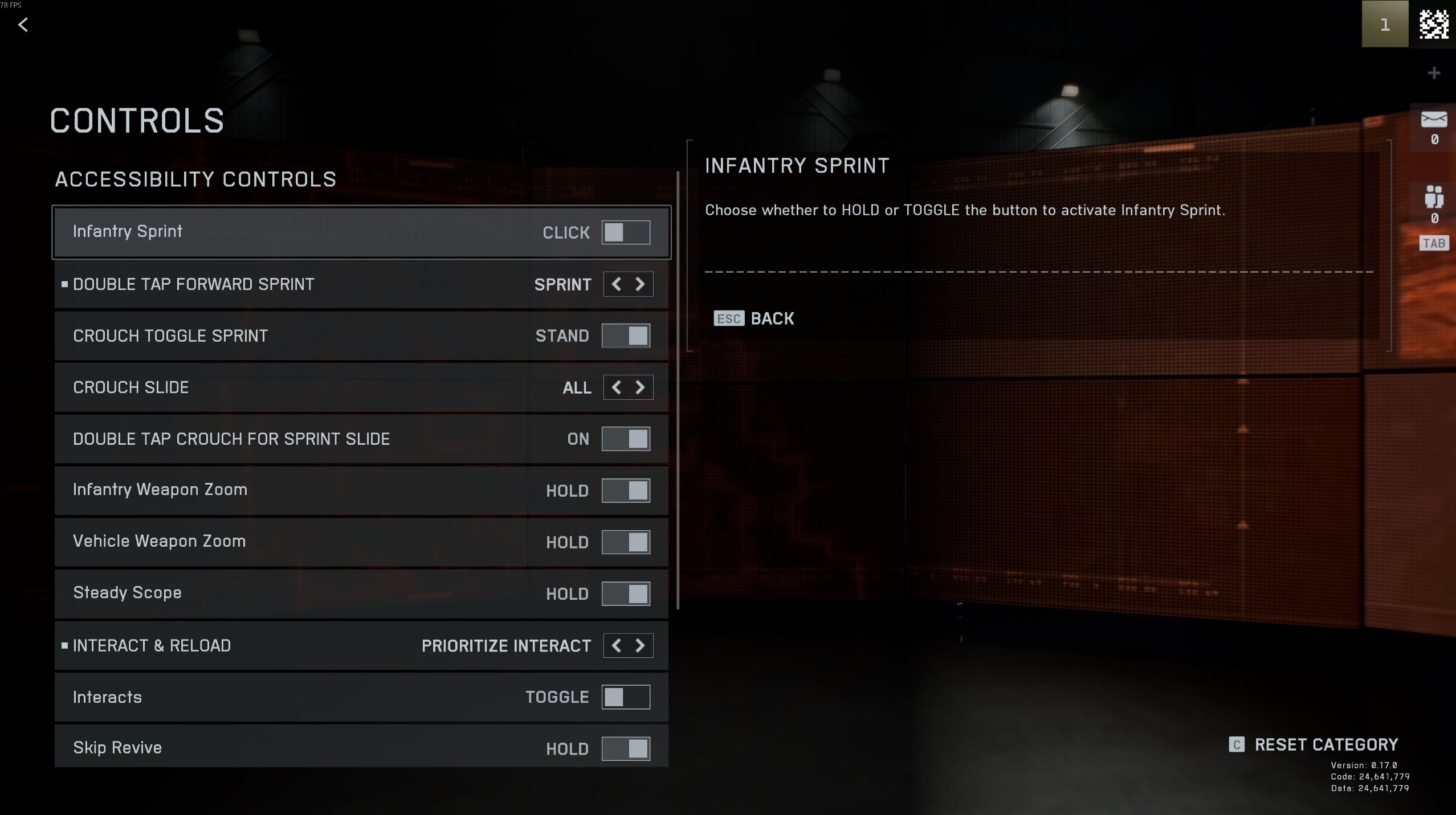Viewport: 1456px width, 815px height.
Task: Change the Vehicle Weapon Zoom toggle
Action: (x=626, y=542)
